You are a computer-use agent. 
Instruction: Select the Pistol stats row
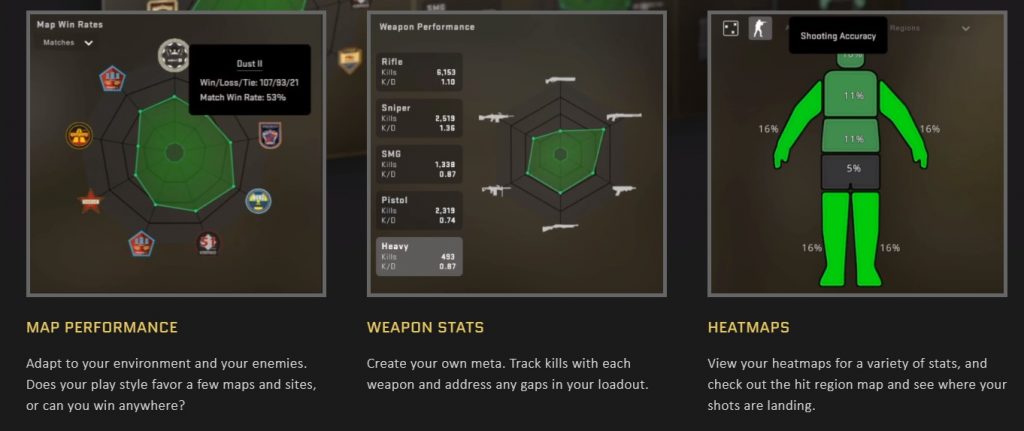(419, 210)
